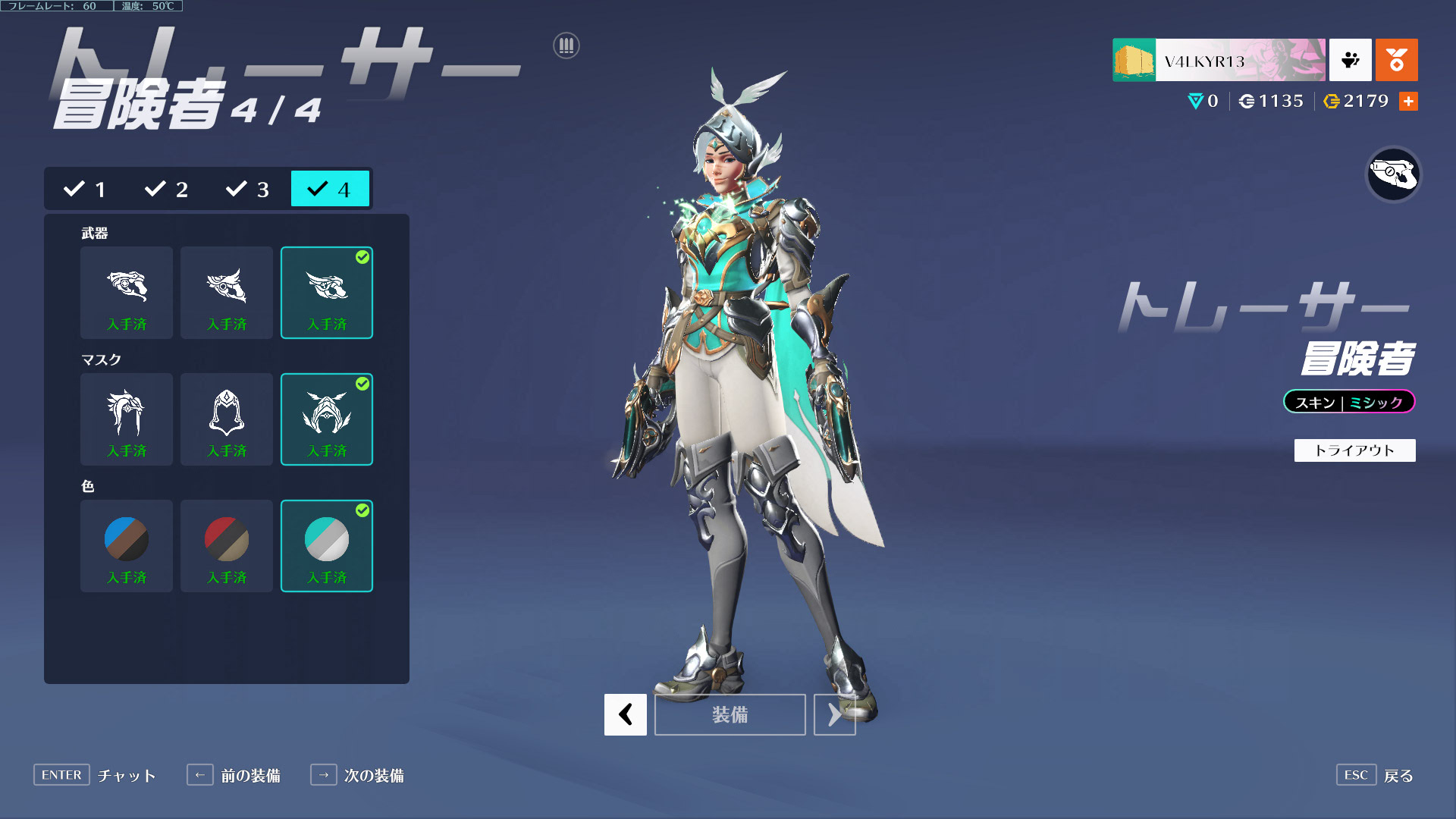Pick the first mask with horned headpiece

coord(127,419)
